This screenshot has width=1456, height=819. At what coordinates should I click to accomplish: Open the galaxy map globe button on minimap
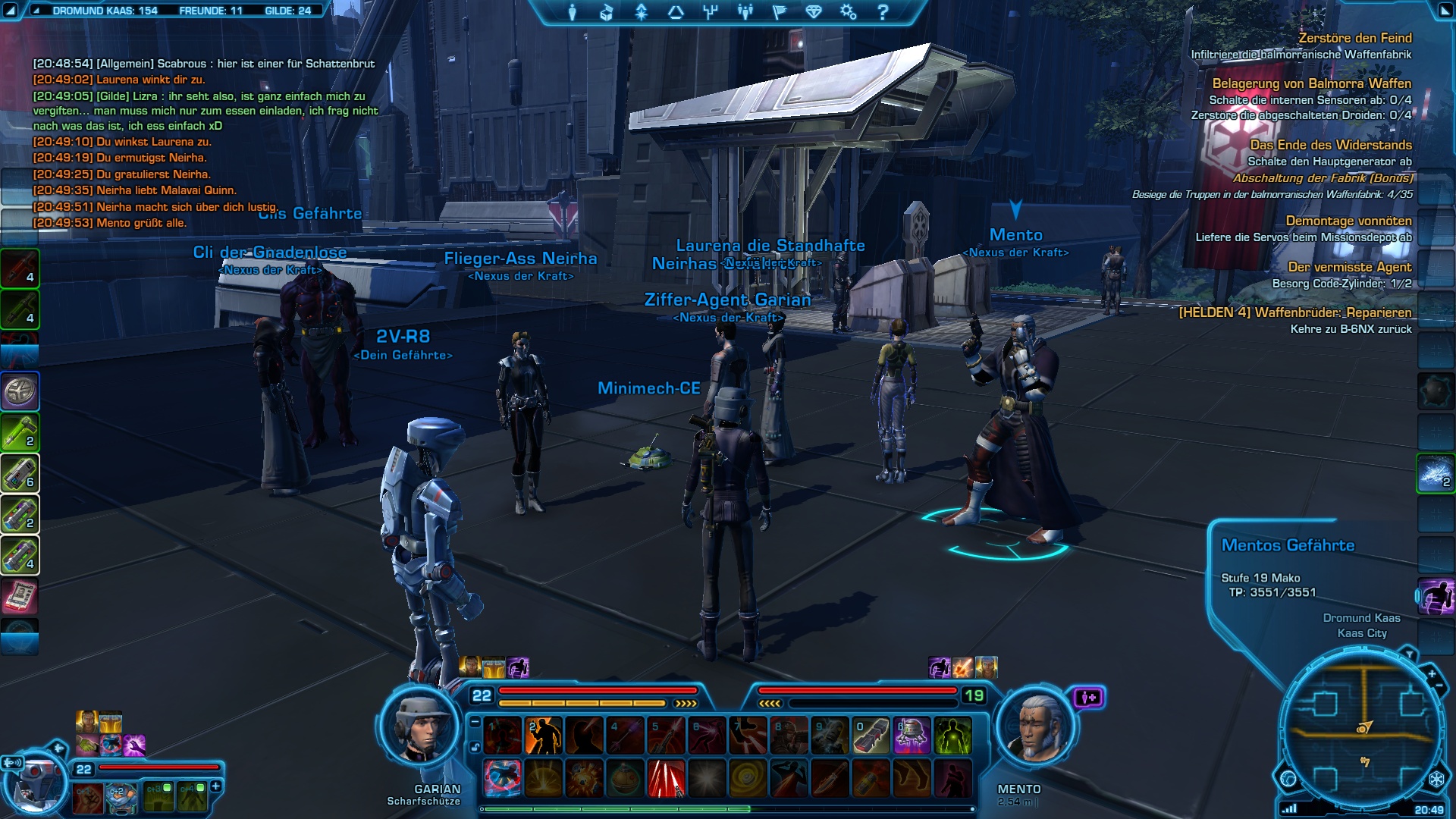[x=1288, y=778]
